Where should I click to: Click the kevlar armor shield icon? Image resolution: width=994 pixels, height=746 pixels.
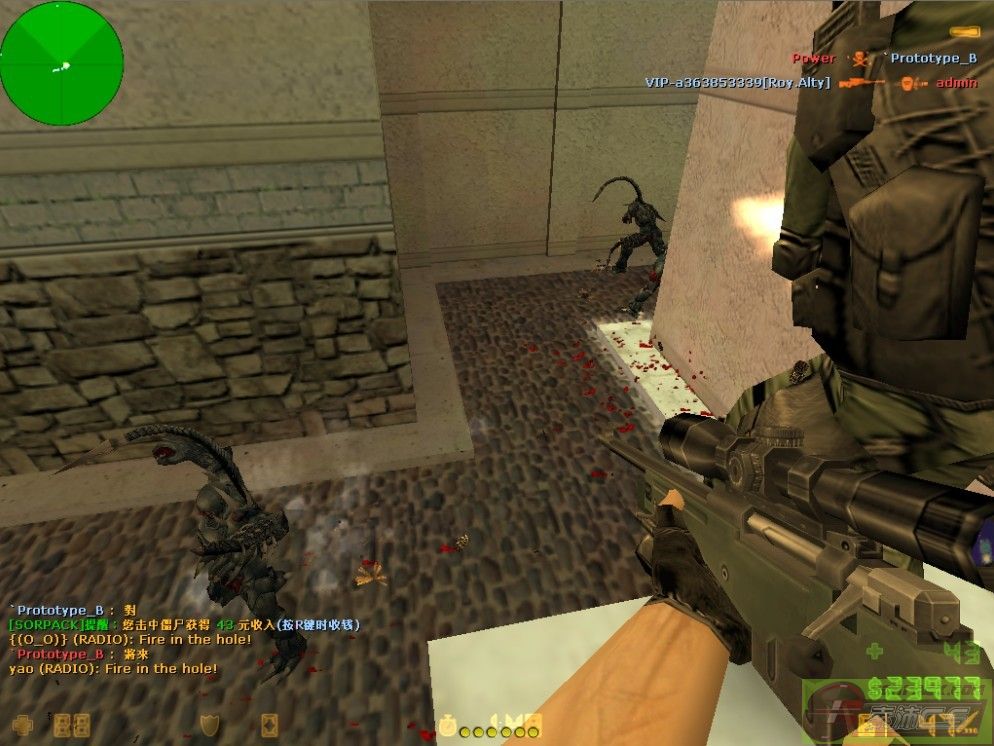tap(208, 723)
